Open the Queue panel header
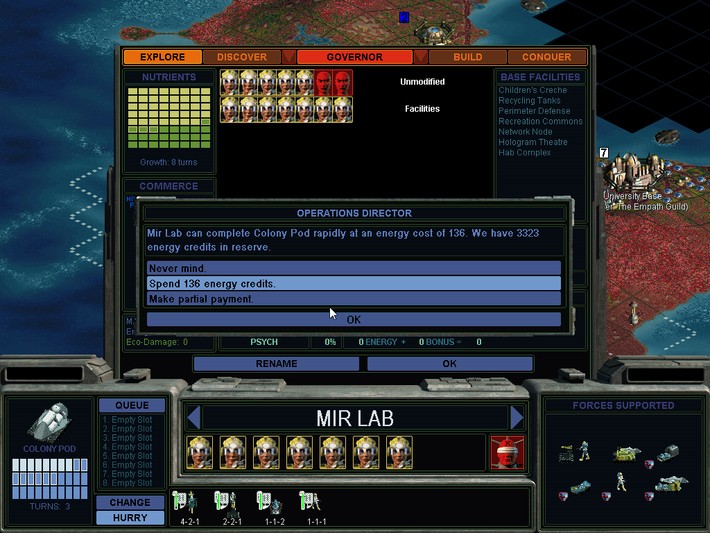This screenshot has width=710, height=533. click(131, 405)
